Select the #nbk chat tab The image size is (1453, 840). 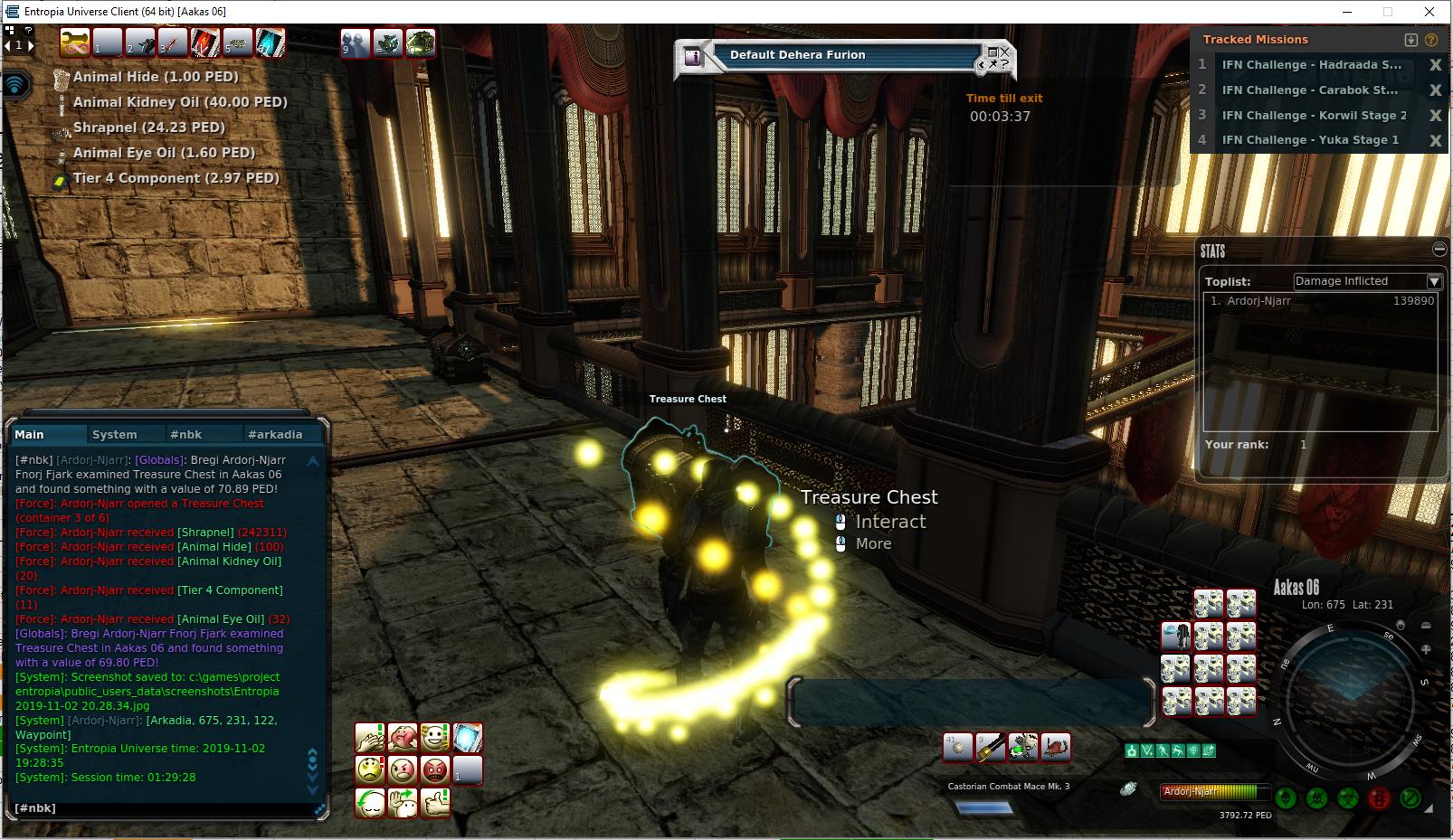tap(186, 434)
